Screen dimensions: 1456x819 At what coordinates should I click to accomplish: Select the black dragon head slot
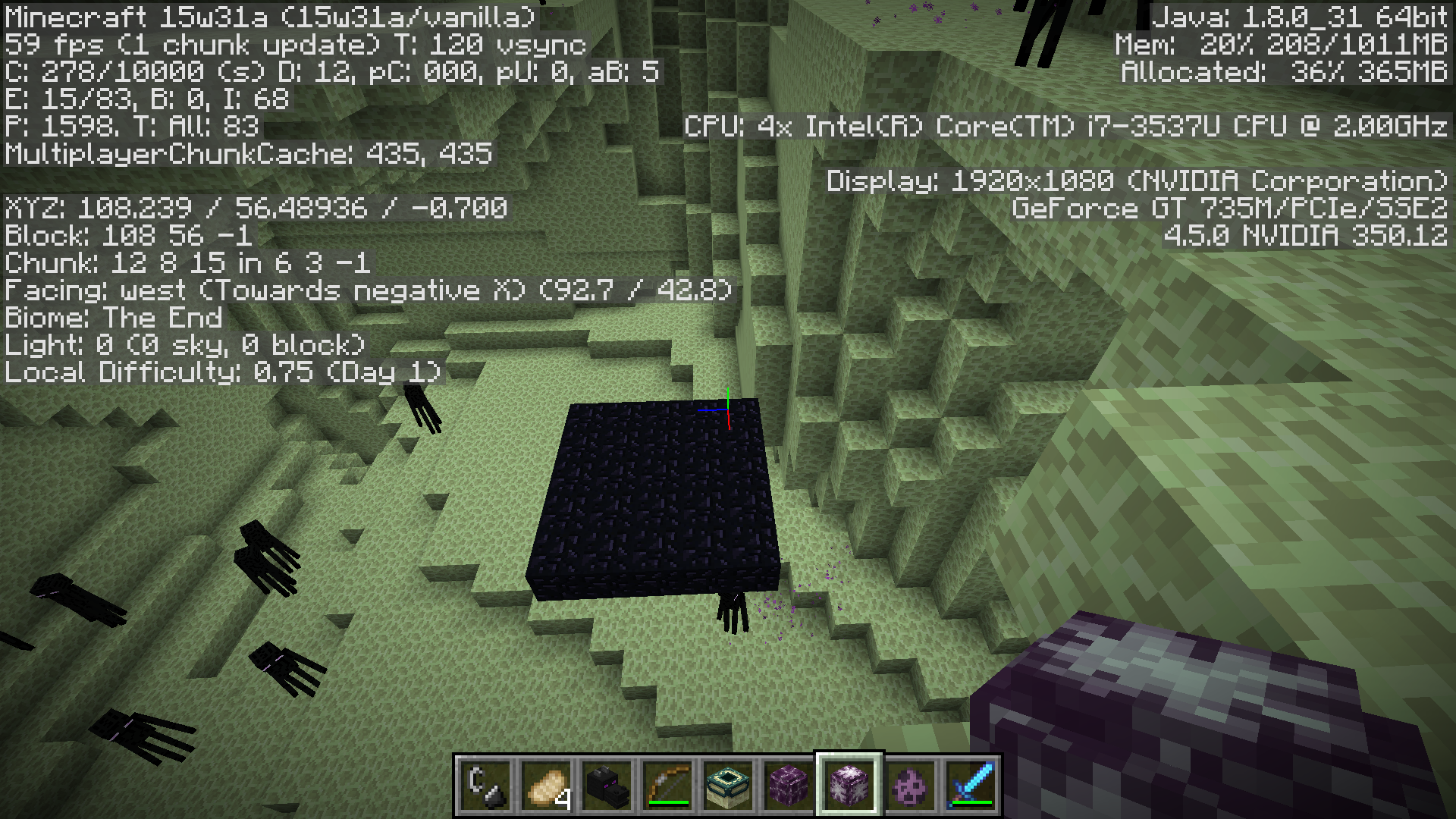(x=607, y=786)
